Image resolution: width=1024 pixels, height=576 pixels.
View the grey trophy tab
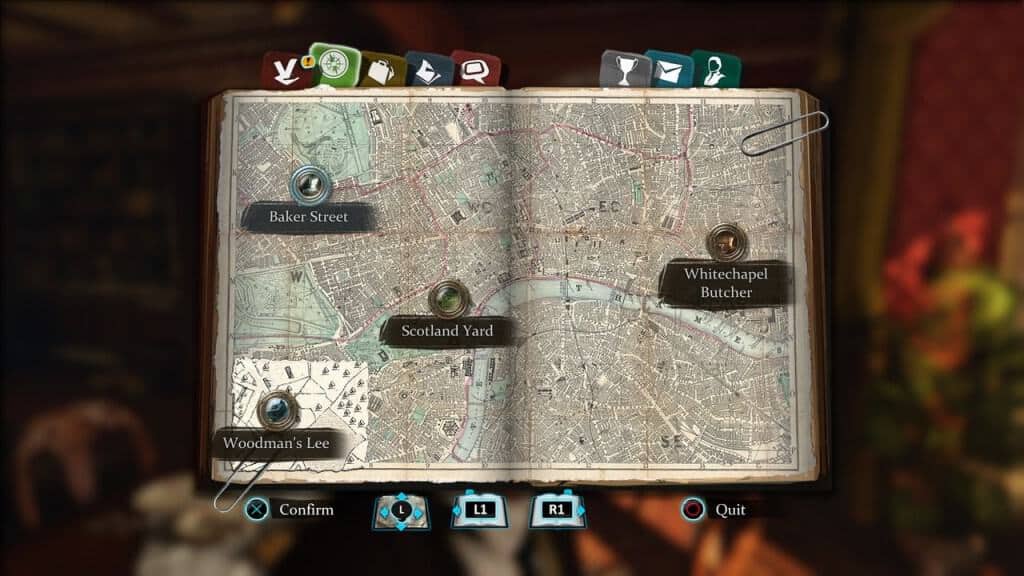[x=620, y=70]
